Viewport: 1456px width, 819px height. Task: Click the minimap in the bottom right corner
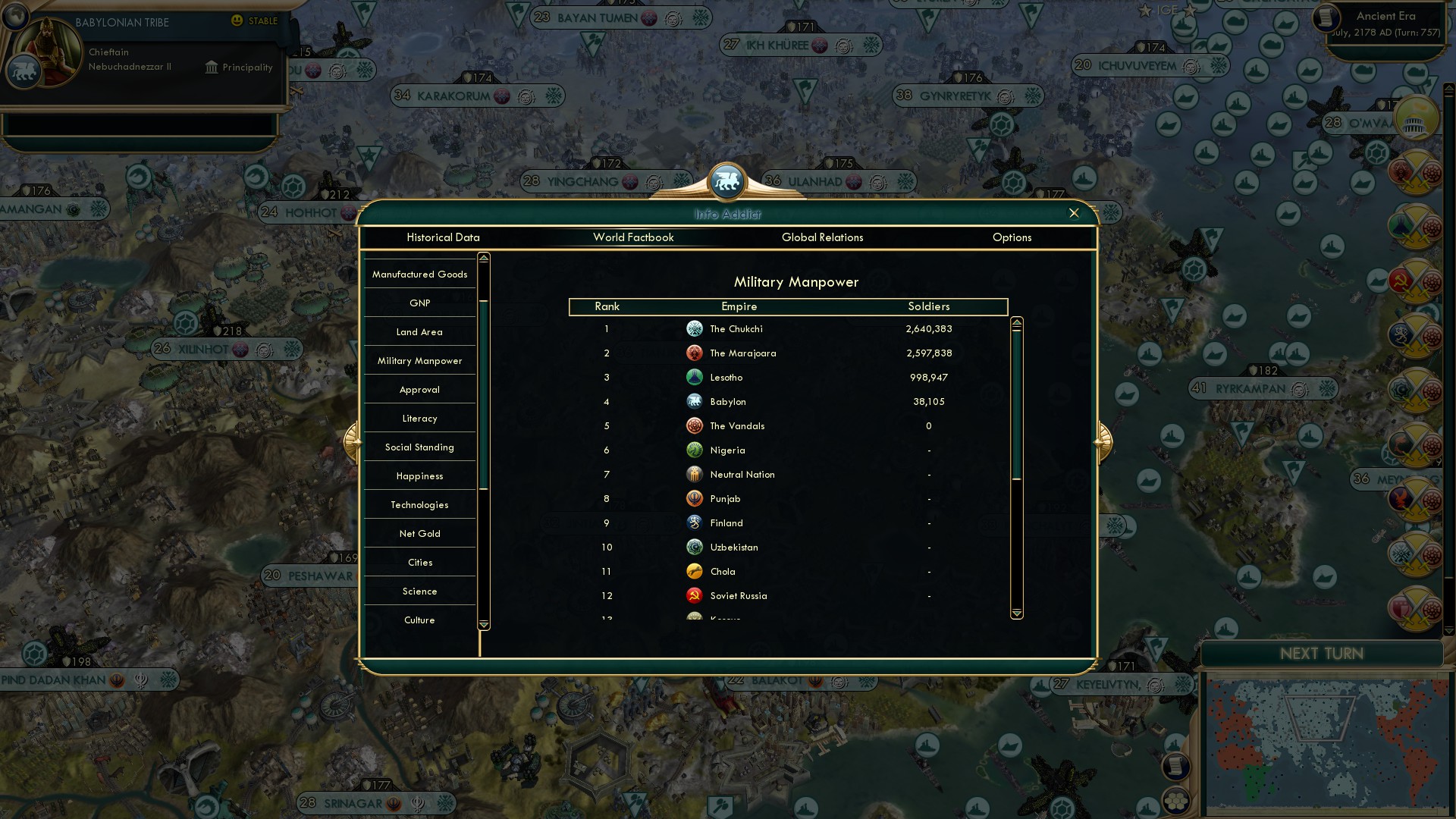tap(1327, 743)
